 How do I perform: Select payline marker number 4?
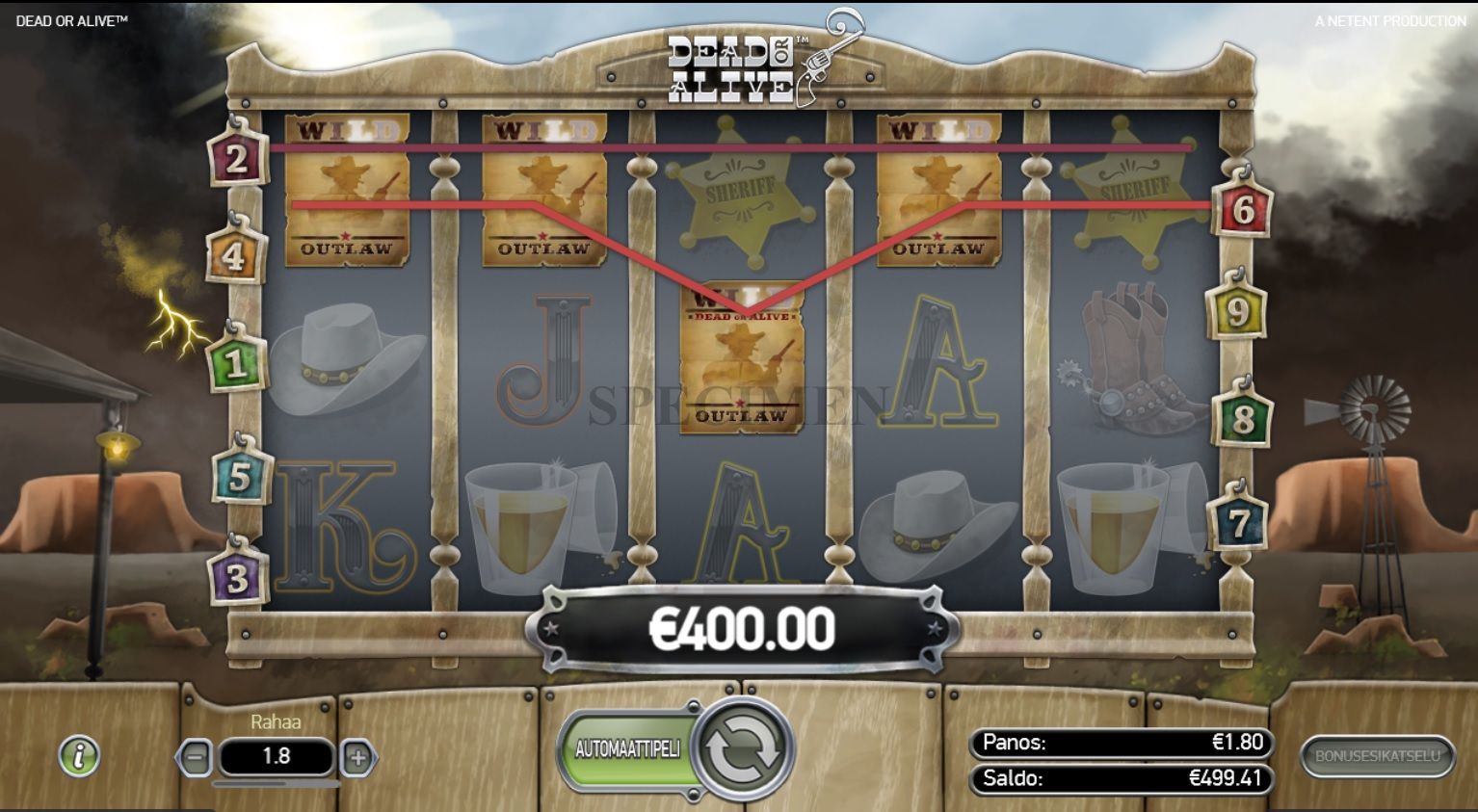238,253
